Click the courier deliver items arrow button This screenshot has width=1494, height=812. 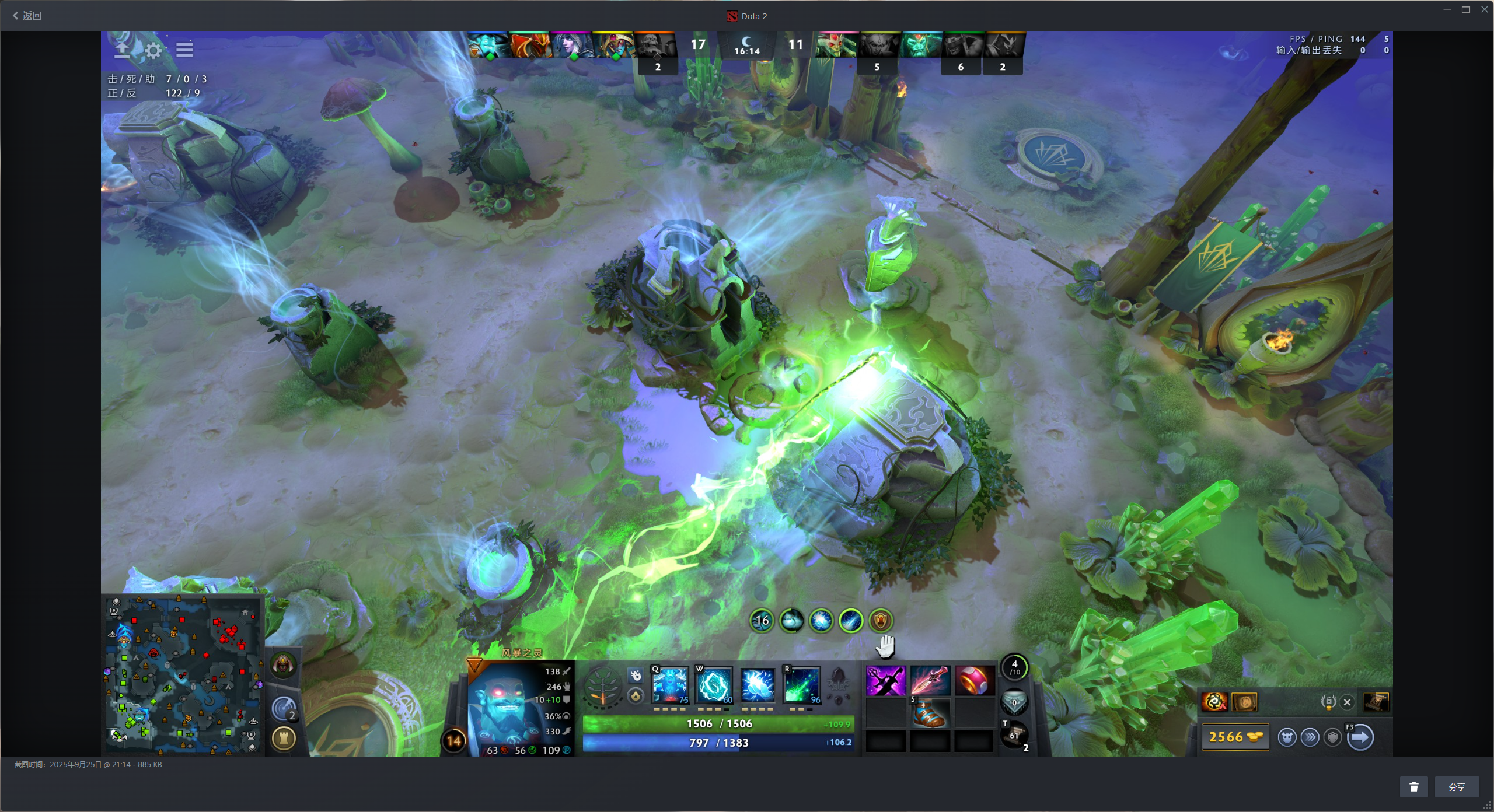click(1360, 737)
